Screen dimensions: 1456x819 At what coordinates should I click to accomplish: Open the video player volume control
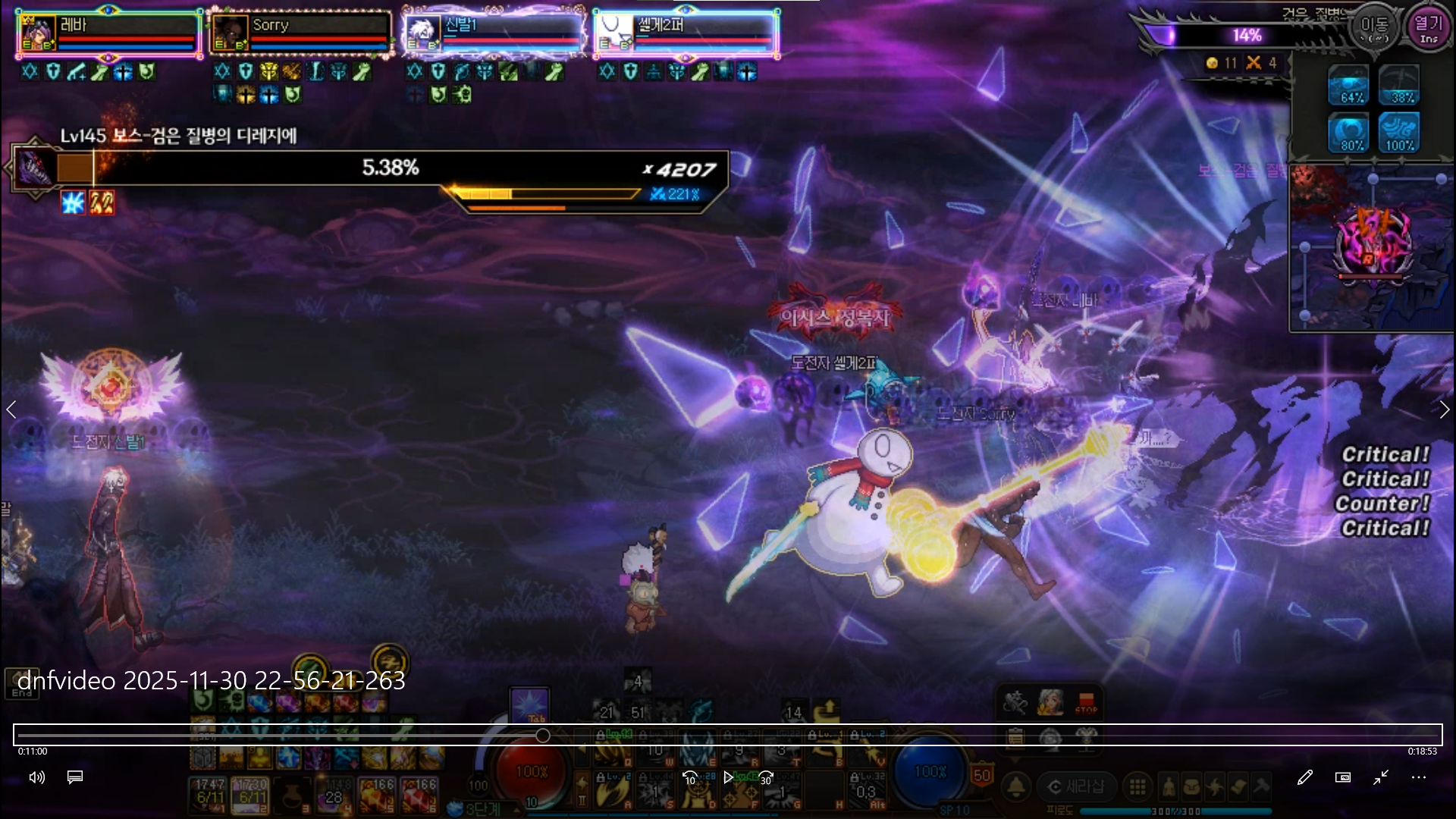pos(36,777)
